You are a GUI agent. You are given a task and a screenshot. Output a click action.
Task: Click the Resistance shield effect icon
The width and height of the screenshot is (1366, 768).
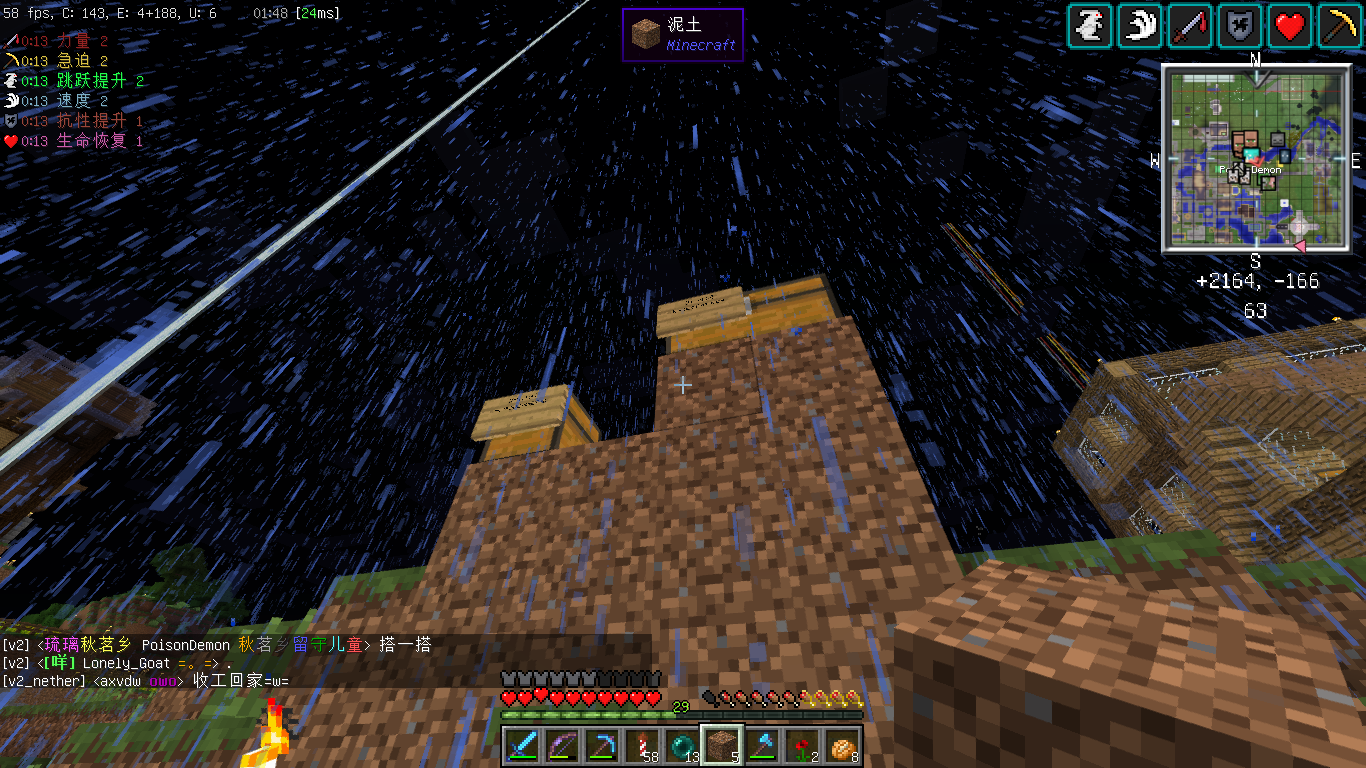[1240, 26]
